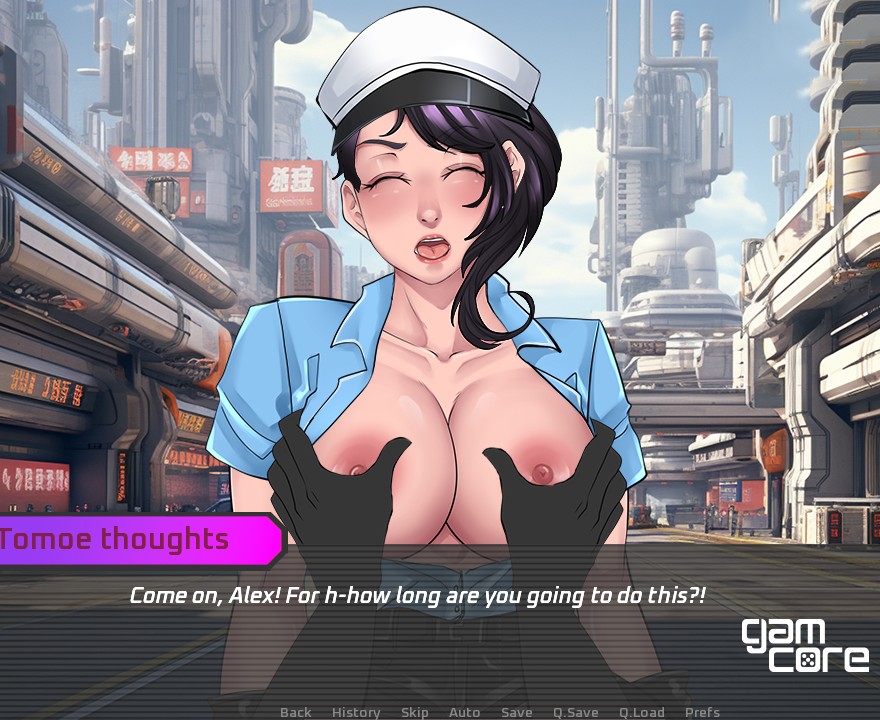Go back using the Back button
The width and height of the screenshot is (880, 720).
296,712
